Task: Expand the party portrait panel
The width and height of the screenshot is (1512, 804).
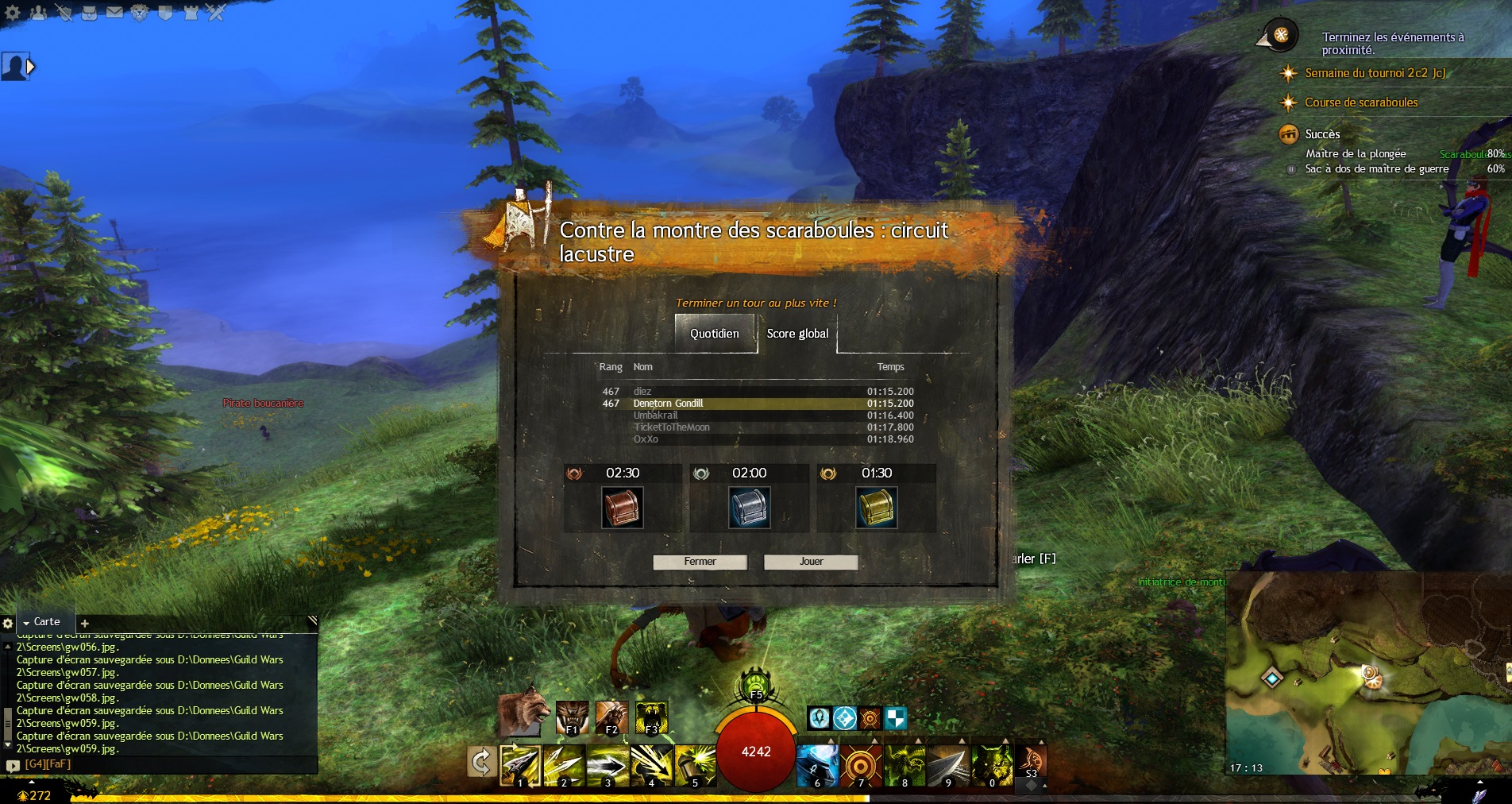Action: [x=31, y=68]
